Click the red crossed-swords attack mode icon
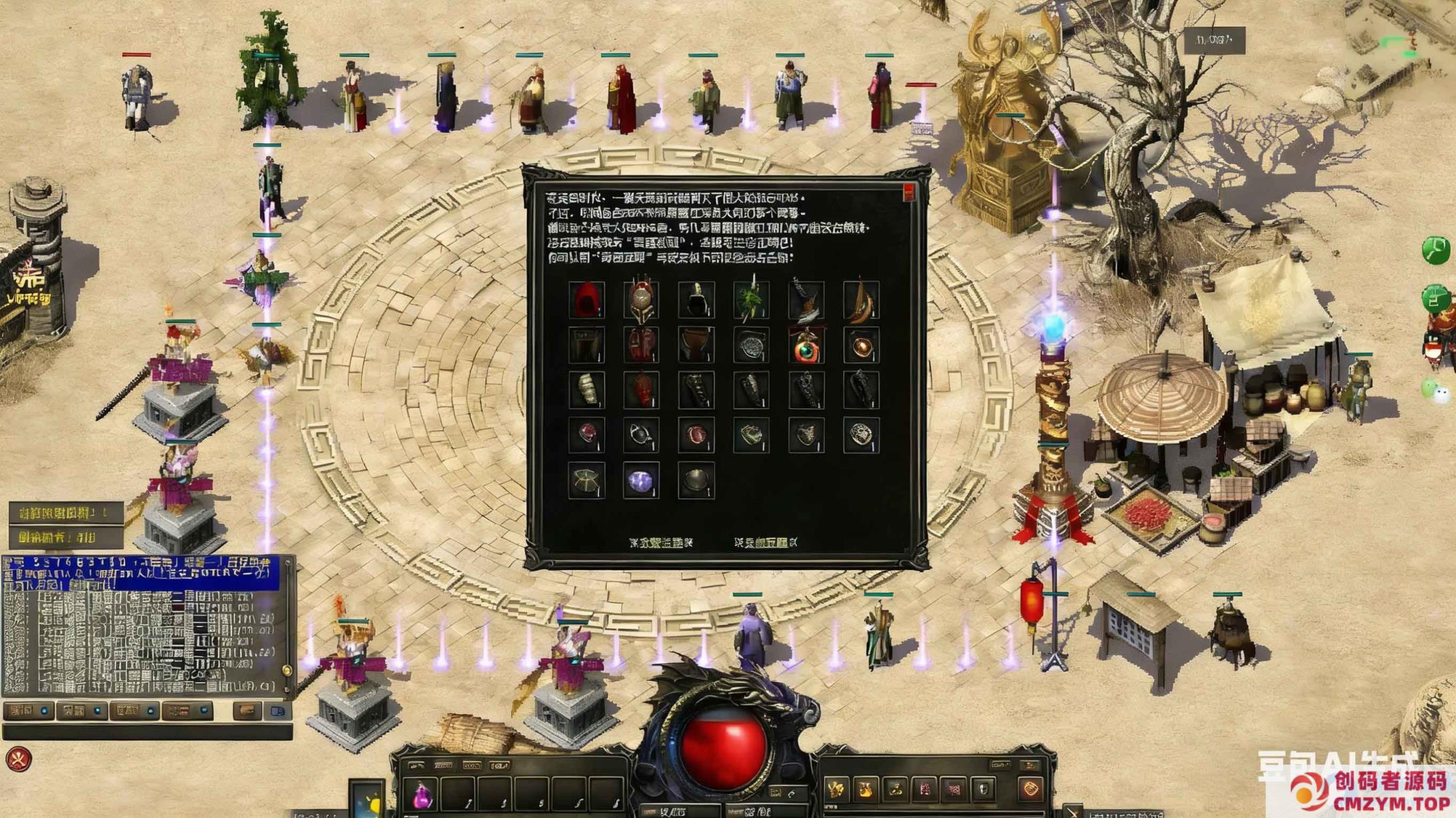 (x=19, y=759)
